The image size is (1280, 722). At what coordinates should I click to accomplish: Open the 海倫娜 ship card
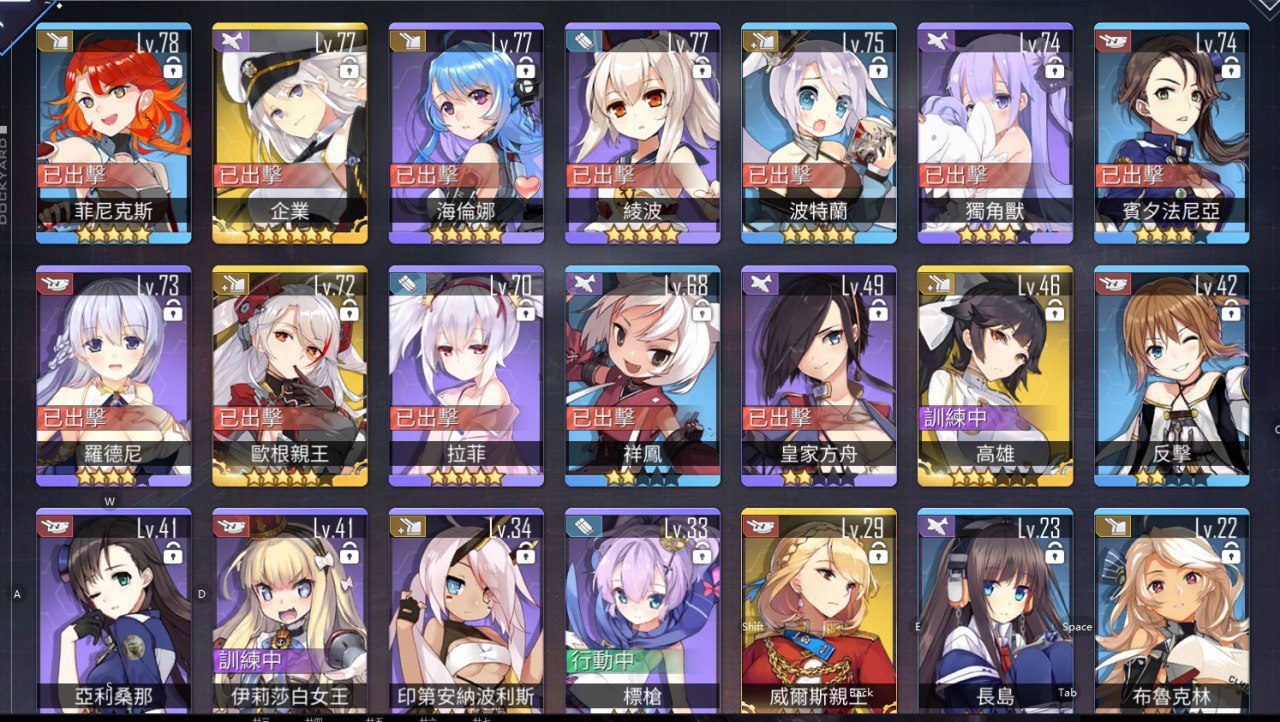466,130
